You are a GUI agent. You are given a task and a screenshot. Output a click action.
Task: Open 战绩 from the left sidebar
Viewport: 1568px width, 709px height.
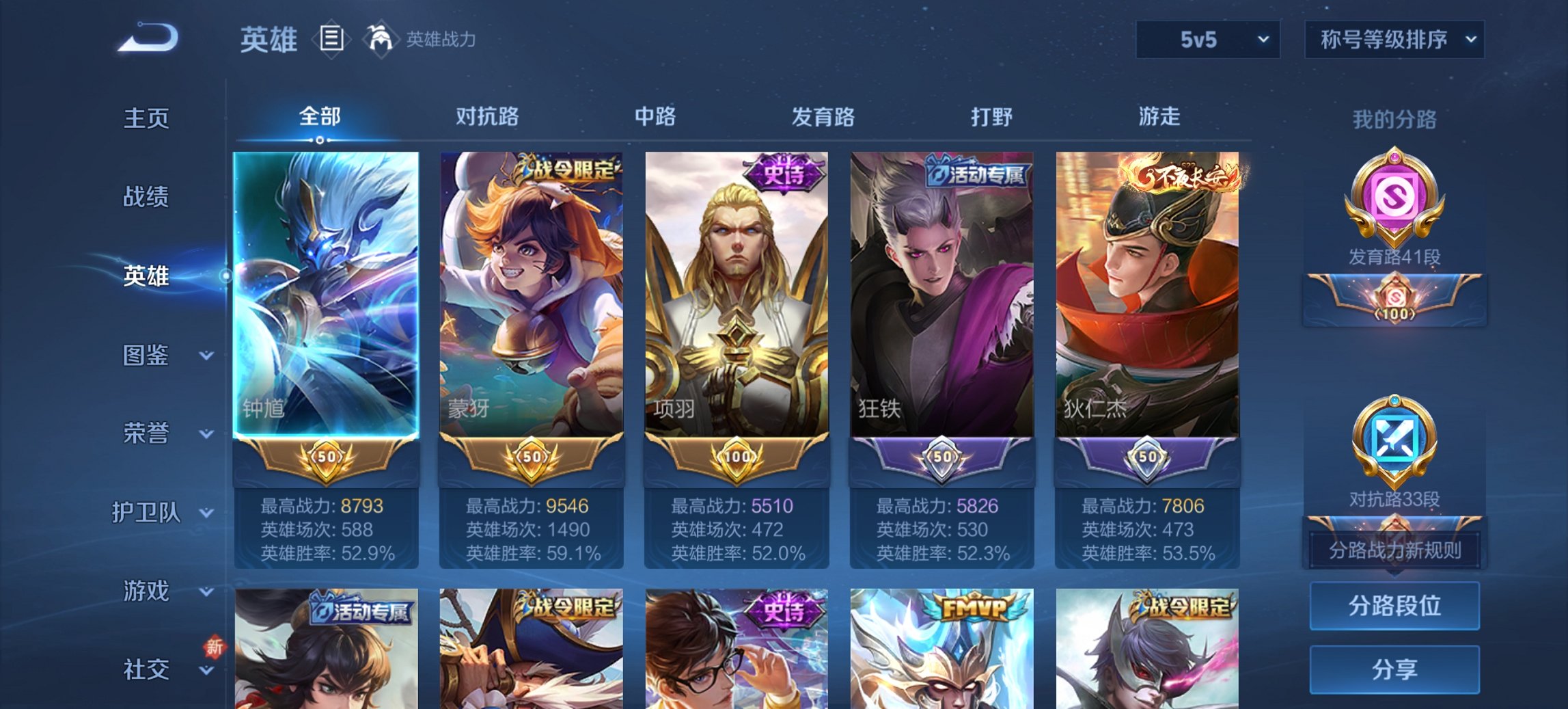coord(146,197)
